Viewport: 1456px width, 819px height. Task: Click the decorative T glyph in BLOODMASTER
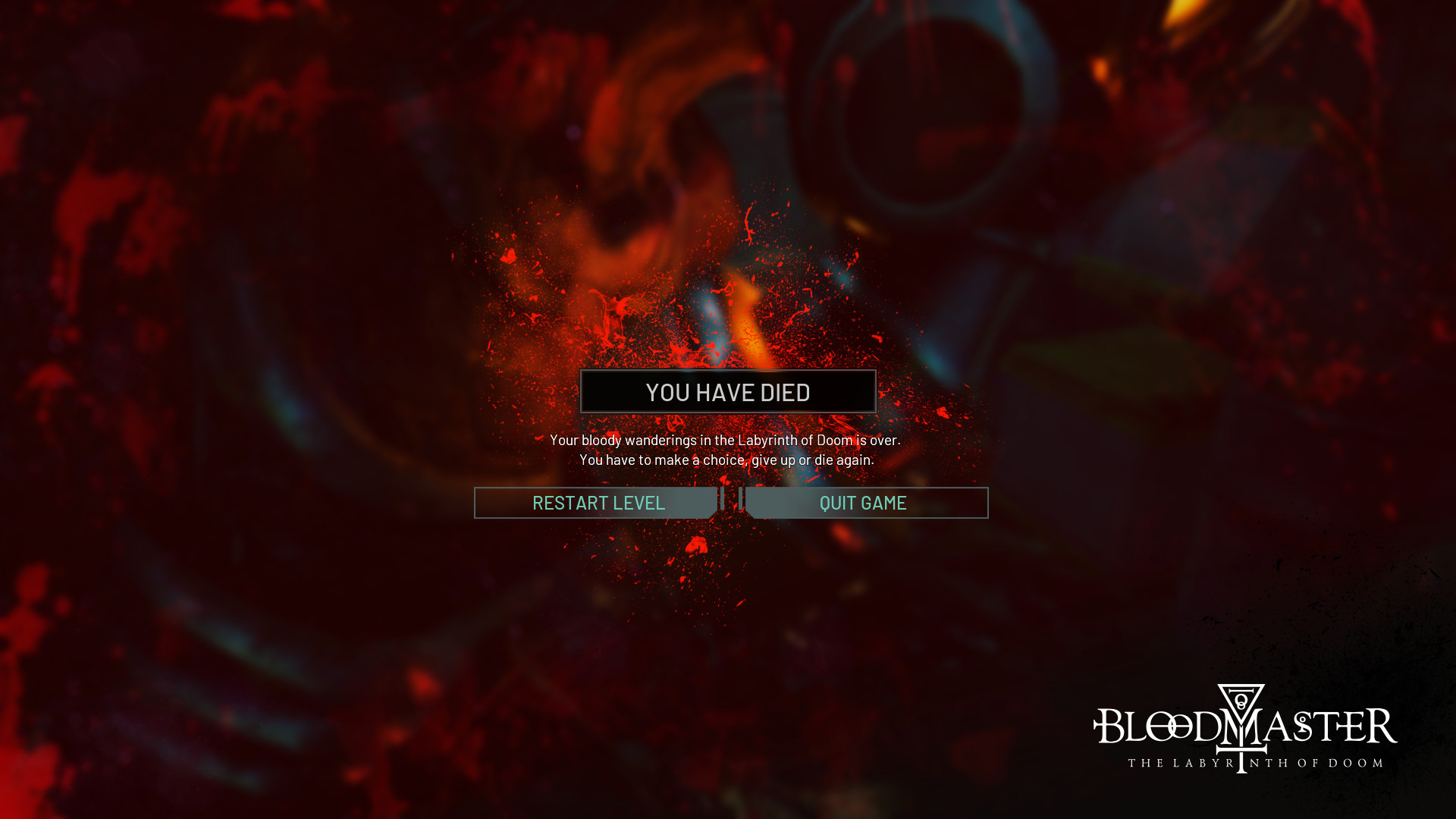pyautogui.click(x=1242, y=751)
